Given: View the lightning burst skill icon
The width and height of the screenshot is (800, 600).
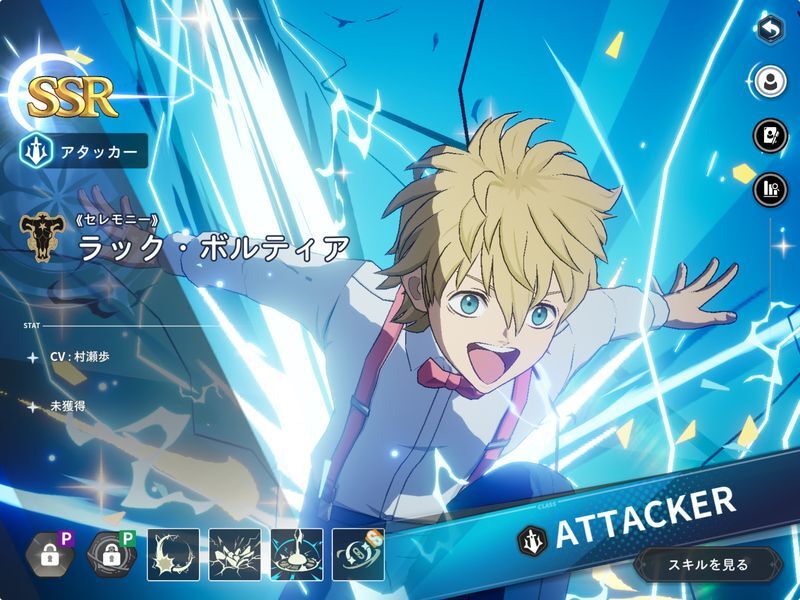Looking at the screenshot, I should tap(235, 555).
